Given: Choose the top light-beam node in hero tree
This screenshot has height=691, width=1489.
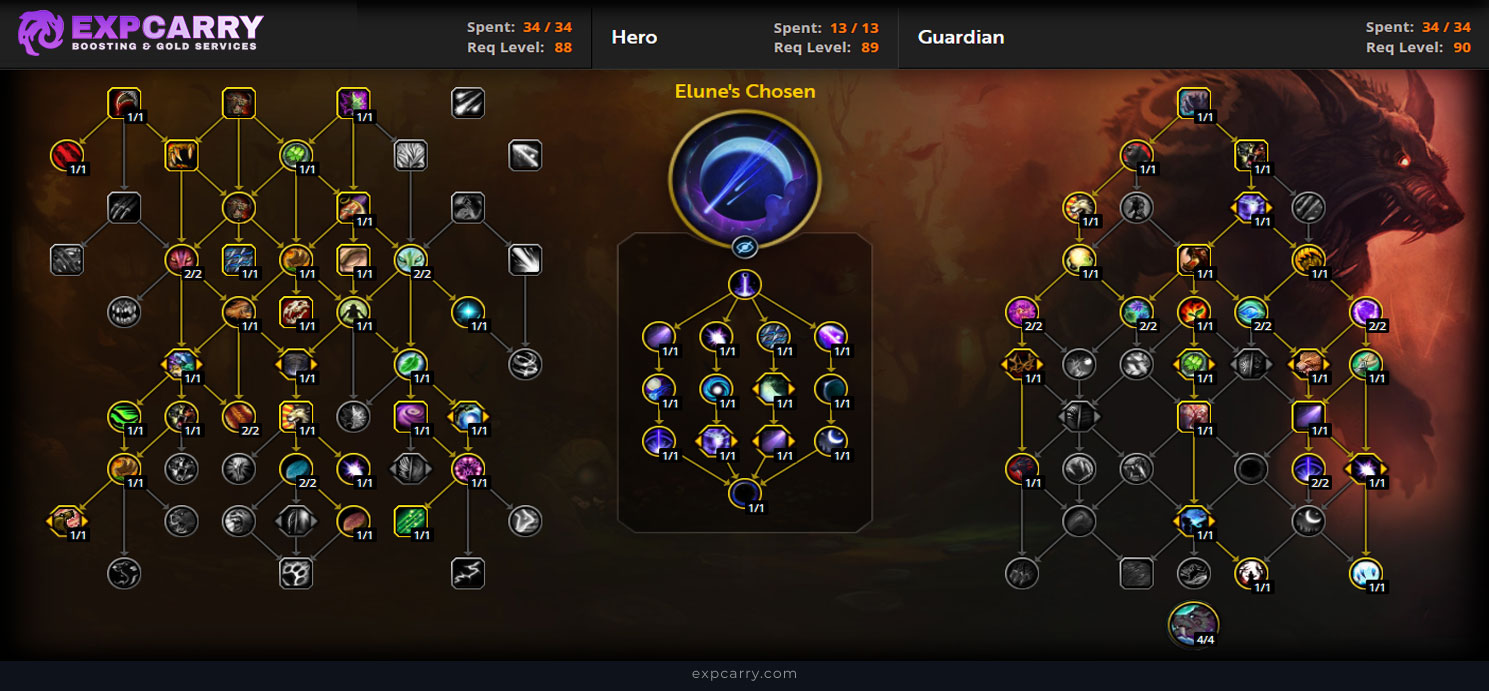Looking at the screenshot, I should click(x=744, y=285).
